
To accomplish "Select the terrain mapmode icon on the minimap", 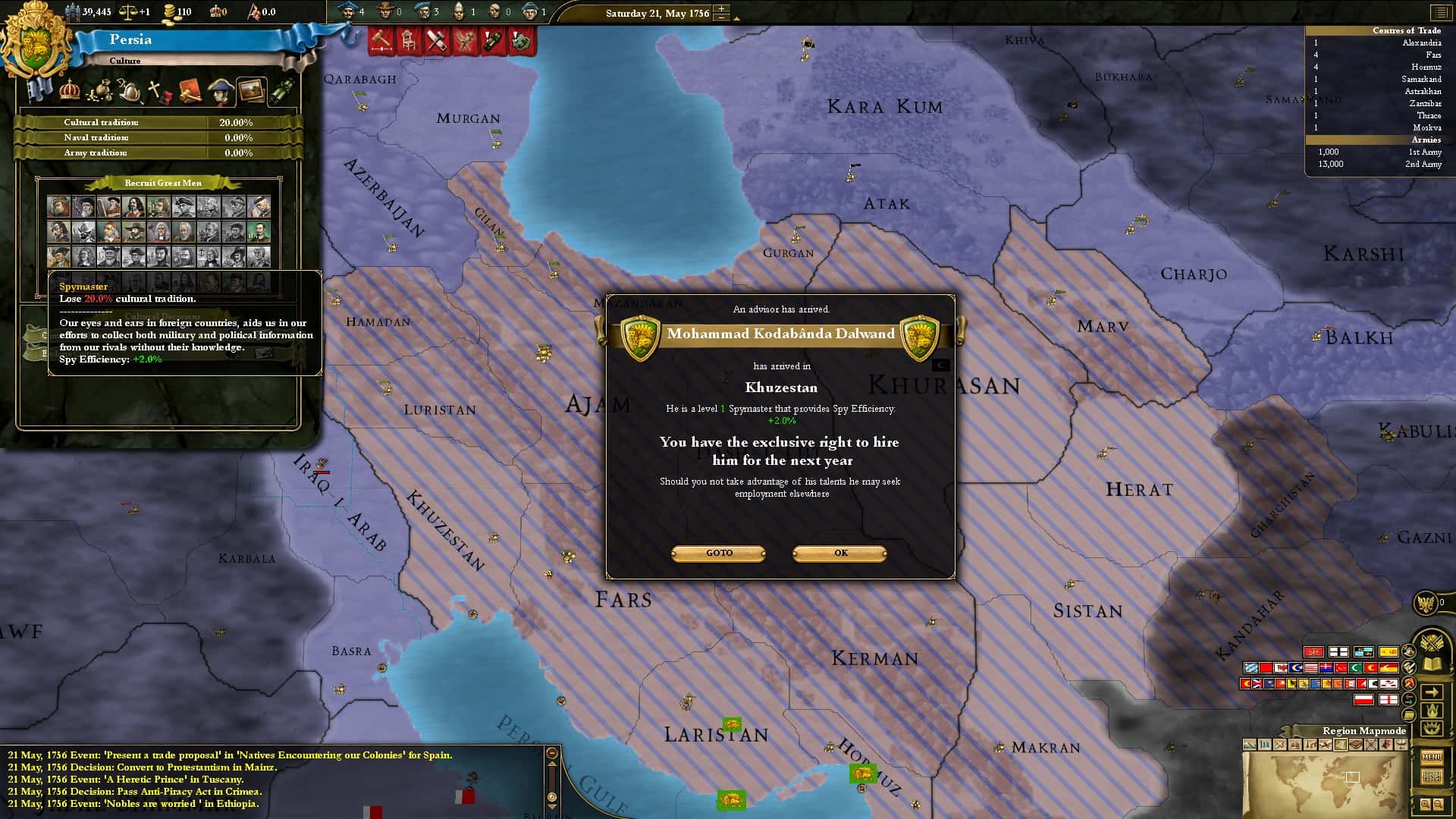I will (1249, 744).
